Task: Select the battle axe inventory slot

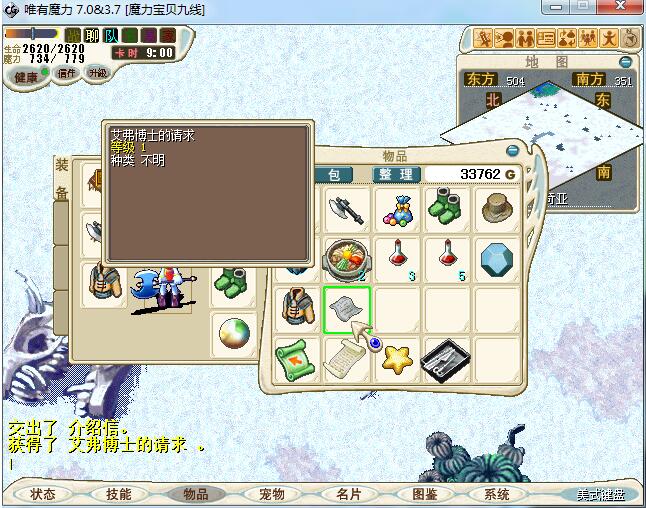Action: point(347,208)
